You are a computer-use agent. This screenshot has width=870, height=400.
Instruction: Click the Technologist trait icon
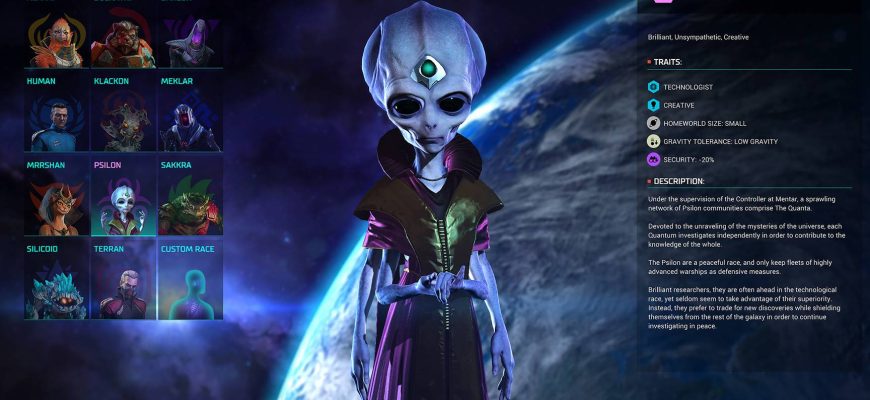click(x=653, y=87)
